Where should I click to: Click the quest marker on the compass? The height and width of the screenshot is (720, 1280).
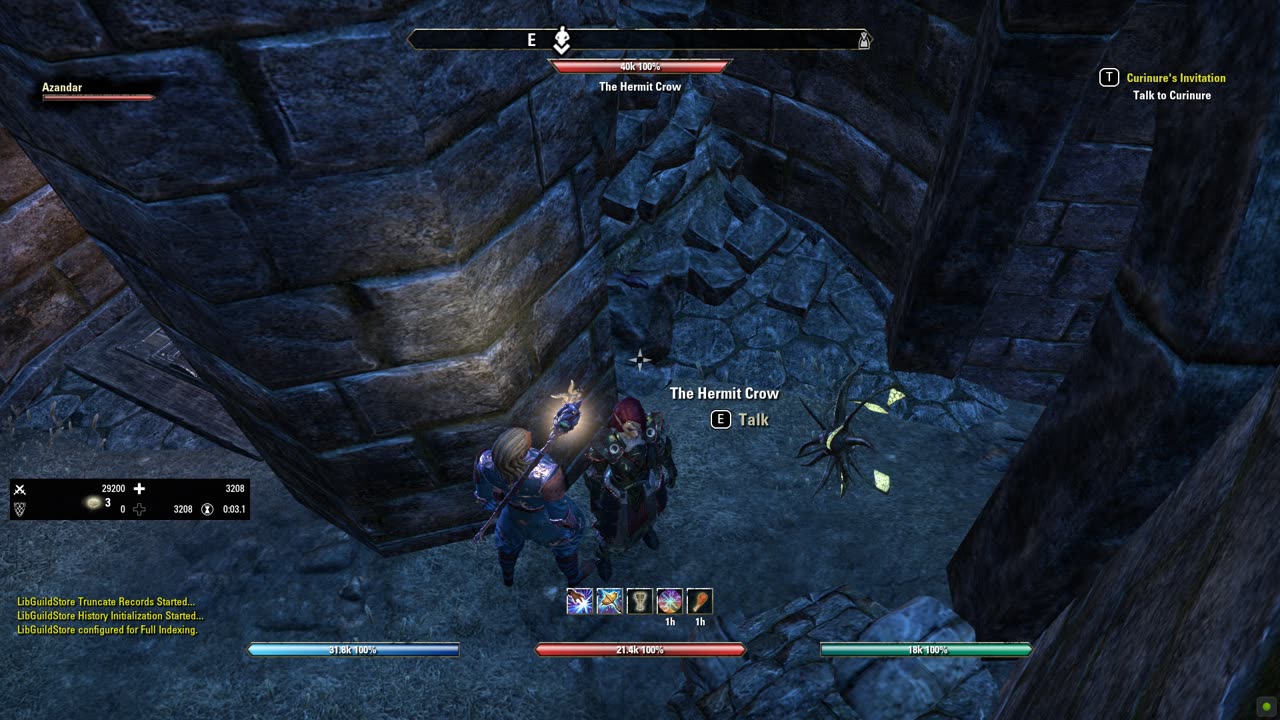(x=562, y=40)
